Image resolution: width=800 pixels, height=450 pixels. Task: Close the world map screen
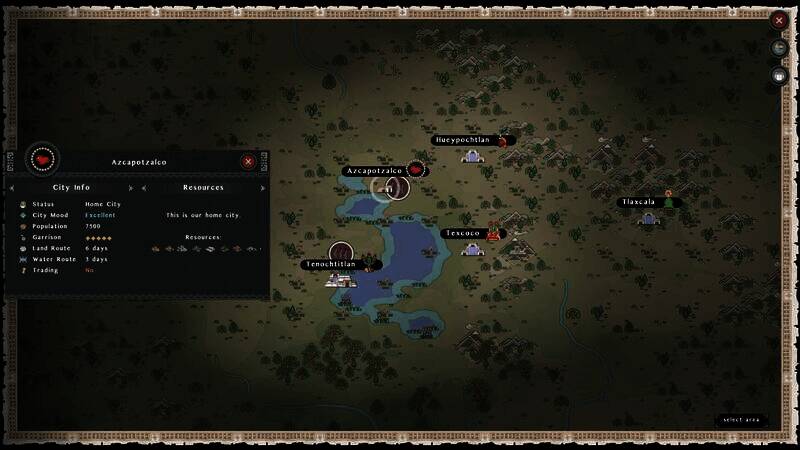point(779,20)
